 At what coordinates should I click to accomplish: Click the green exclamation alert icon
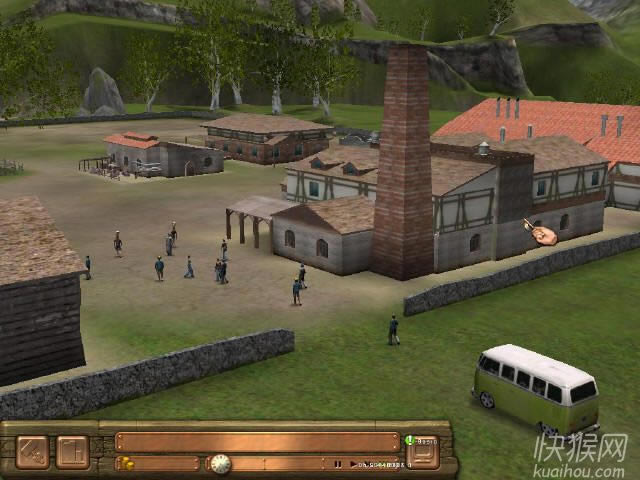(x=410, y=440)
